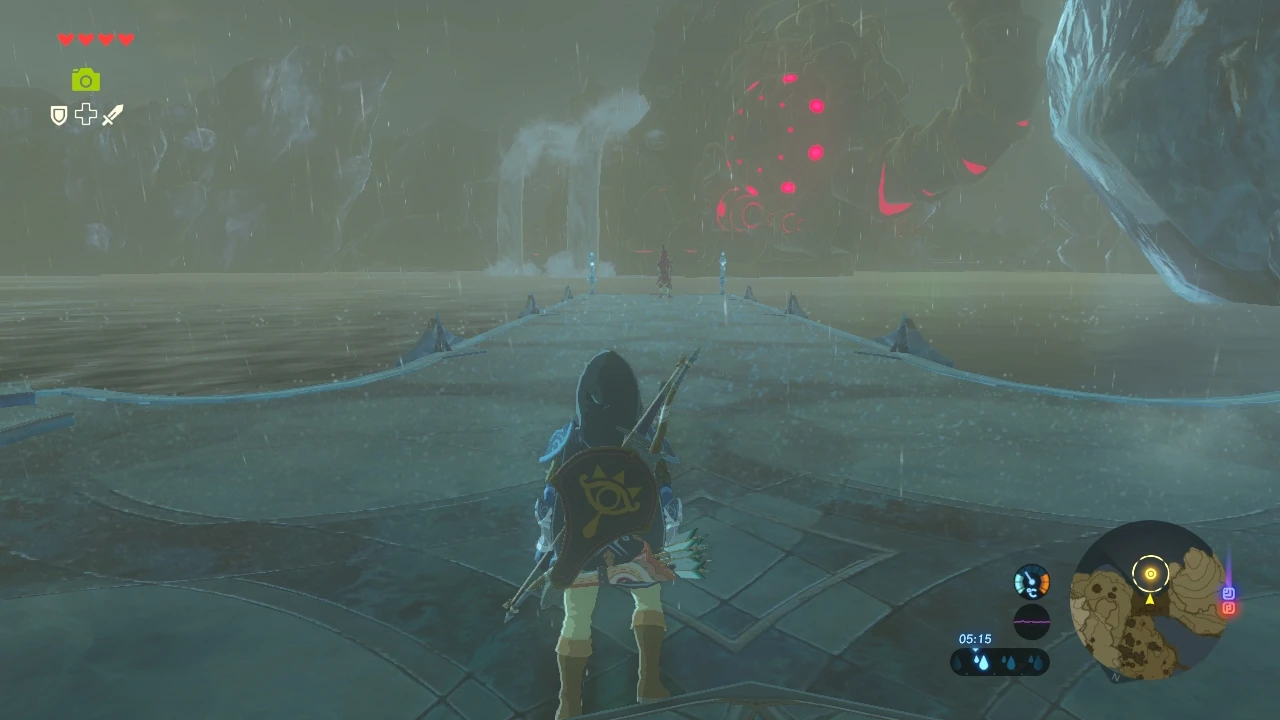Click the noise level meter circle
Image resolution: width=1280 pixels, height=720 pixels.
click(1032, 620)
